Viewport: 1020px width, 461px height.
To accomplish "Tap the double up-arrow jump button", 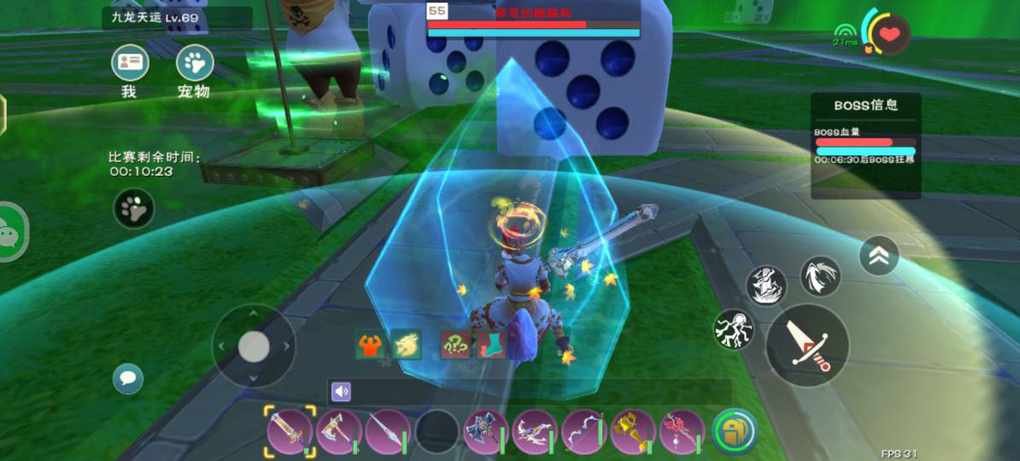I will [x=879, y=256].
